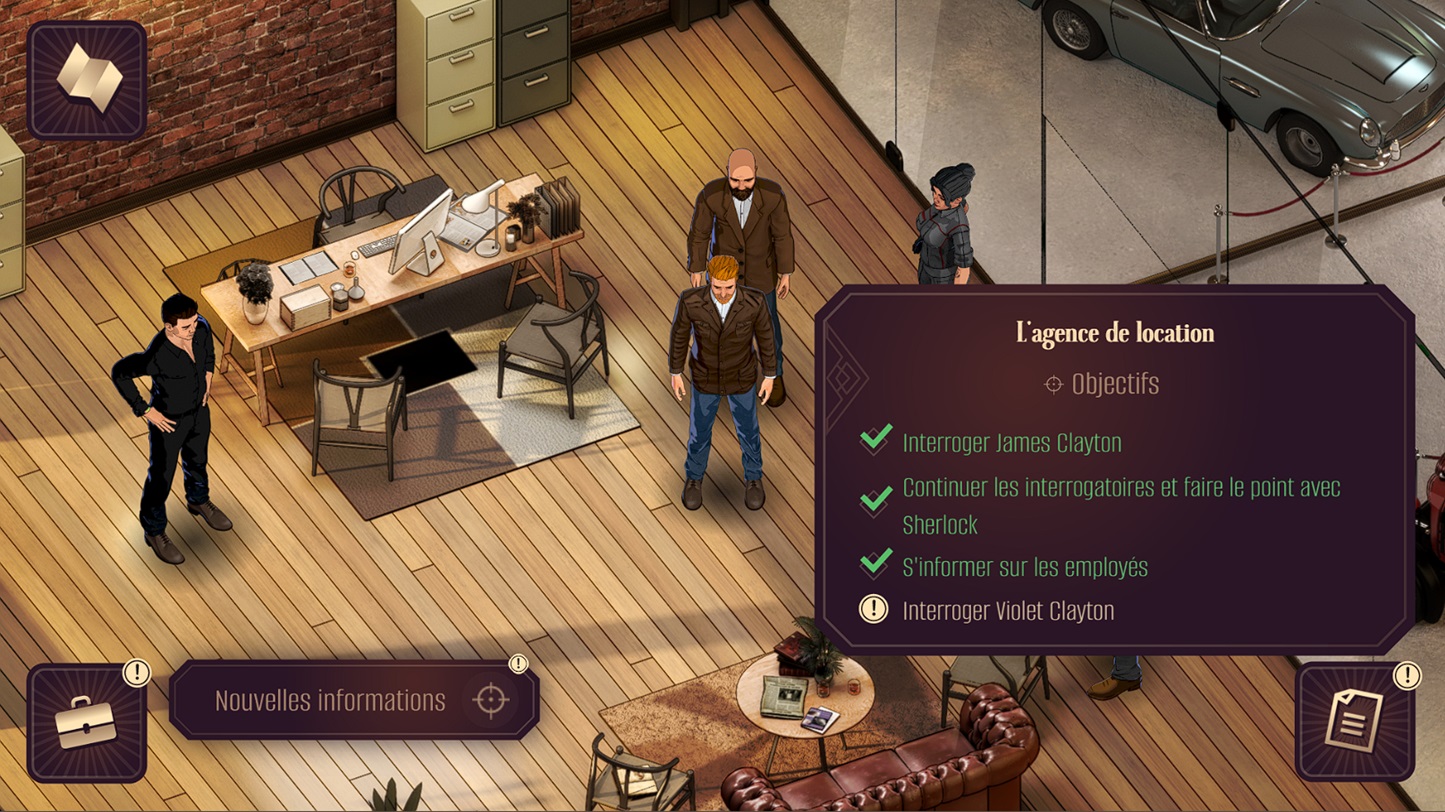Open the notes document icon
Screen dimensions: 1445x812
tap(1354, 720)
